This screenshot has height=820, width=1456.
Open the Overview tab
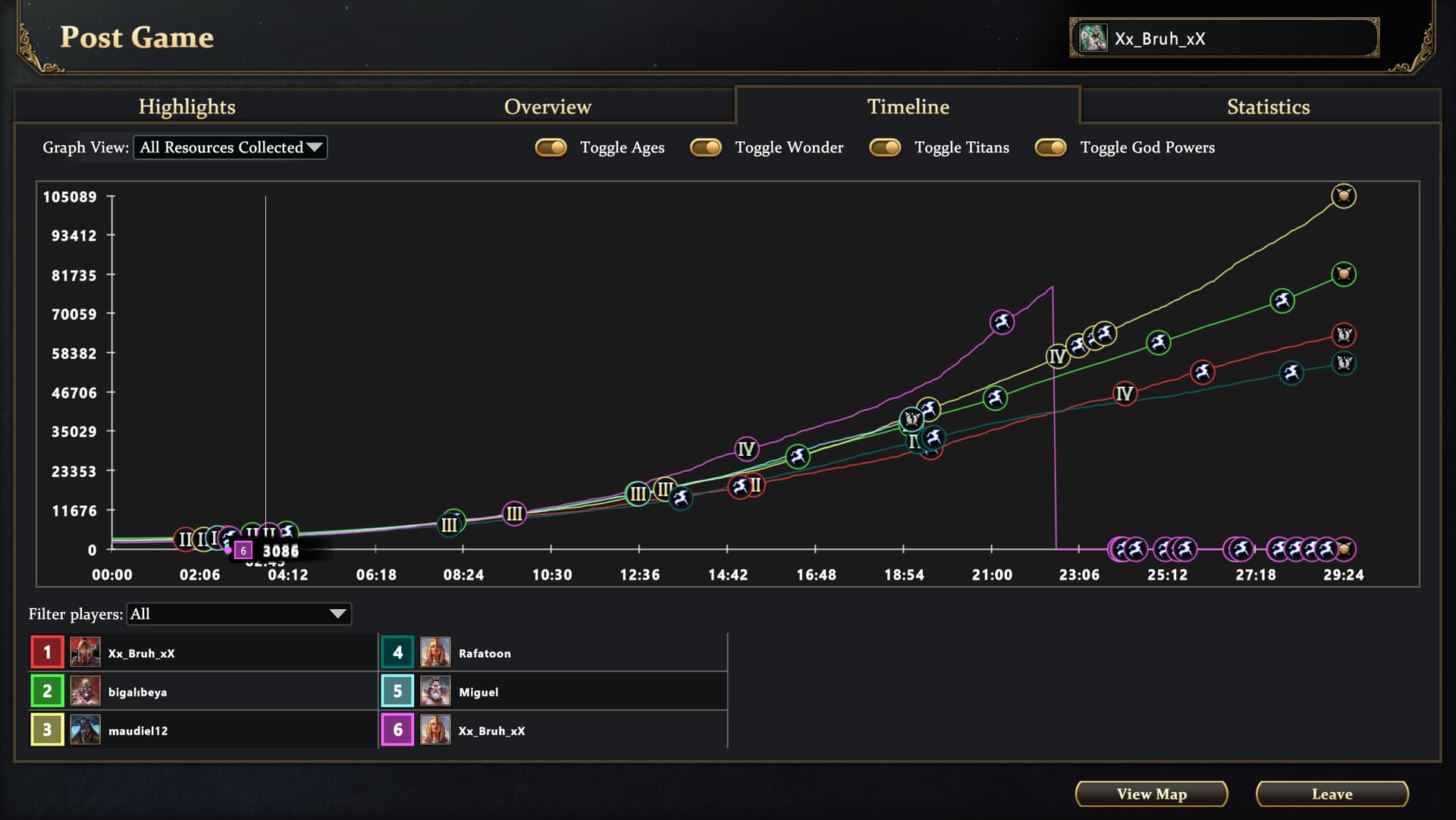click(548, 107)
